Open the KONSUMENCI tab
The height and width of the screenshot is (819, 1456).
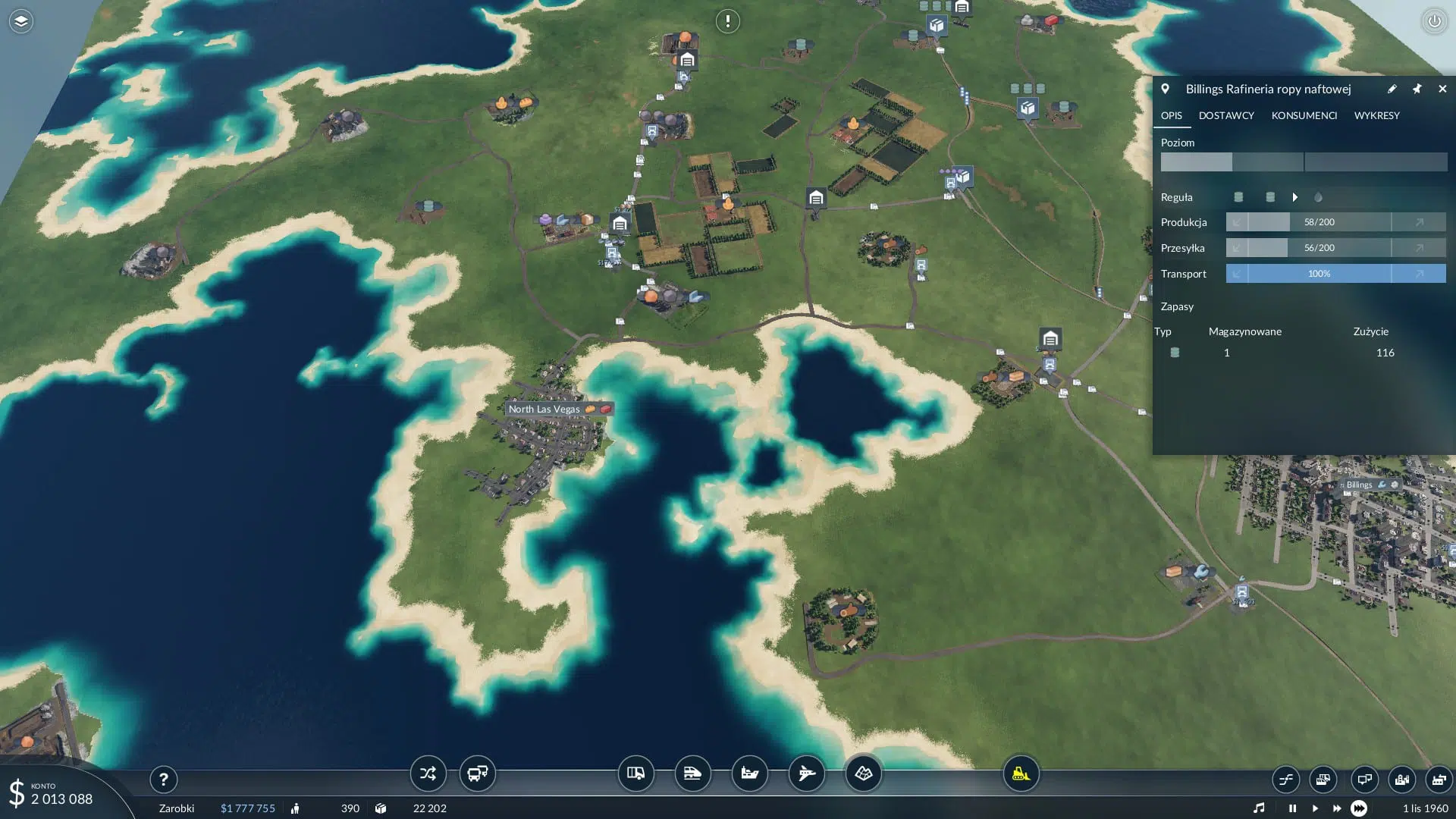coord(1304,115)
